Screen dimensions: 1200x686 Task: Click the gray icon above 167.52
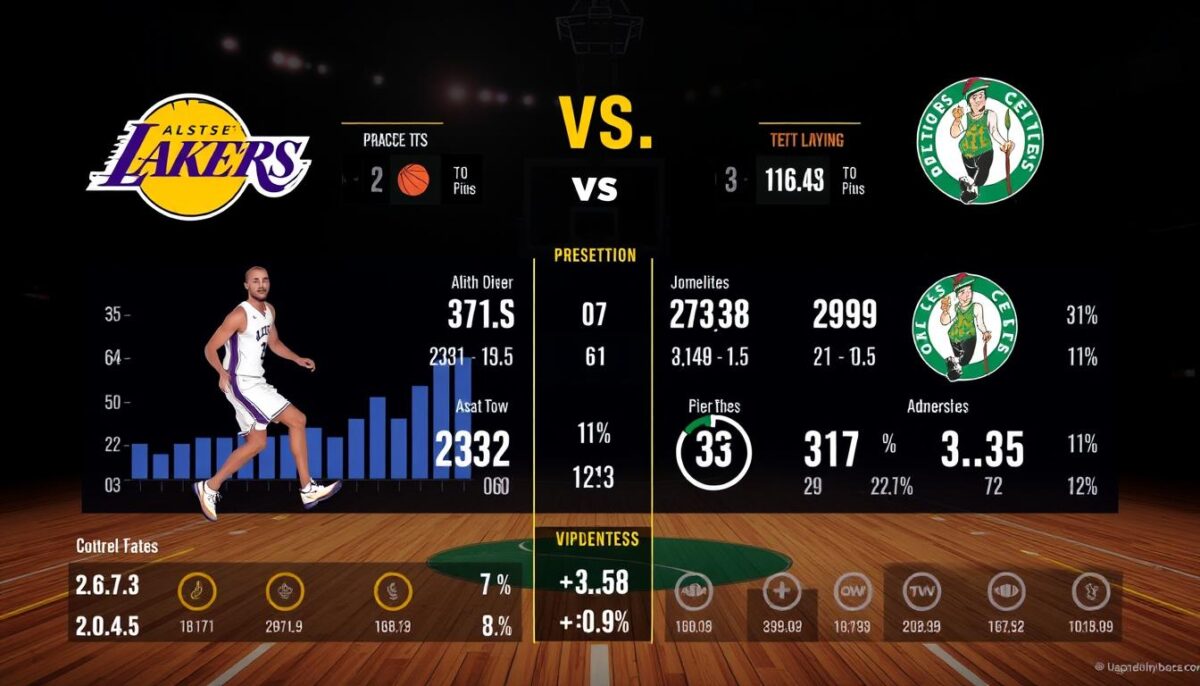[x=1006, y=593]
